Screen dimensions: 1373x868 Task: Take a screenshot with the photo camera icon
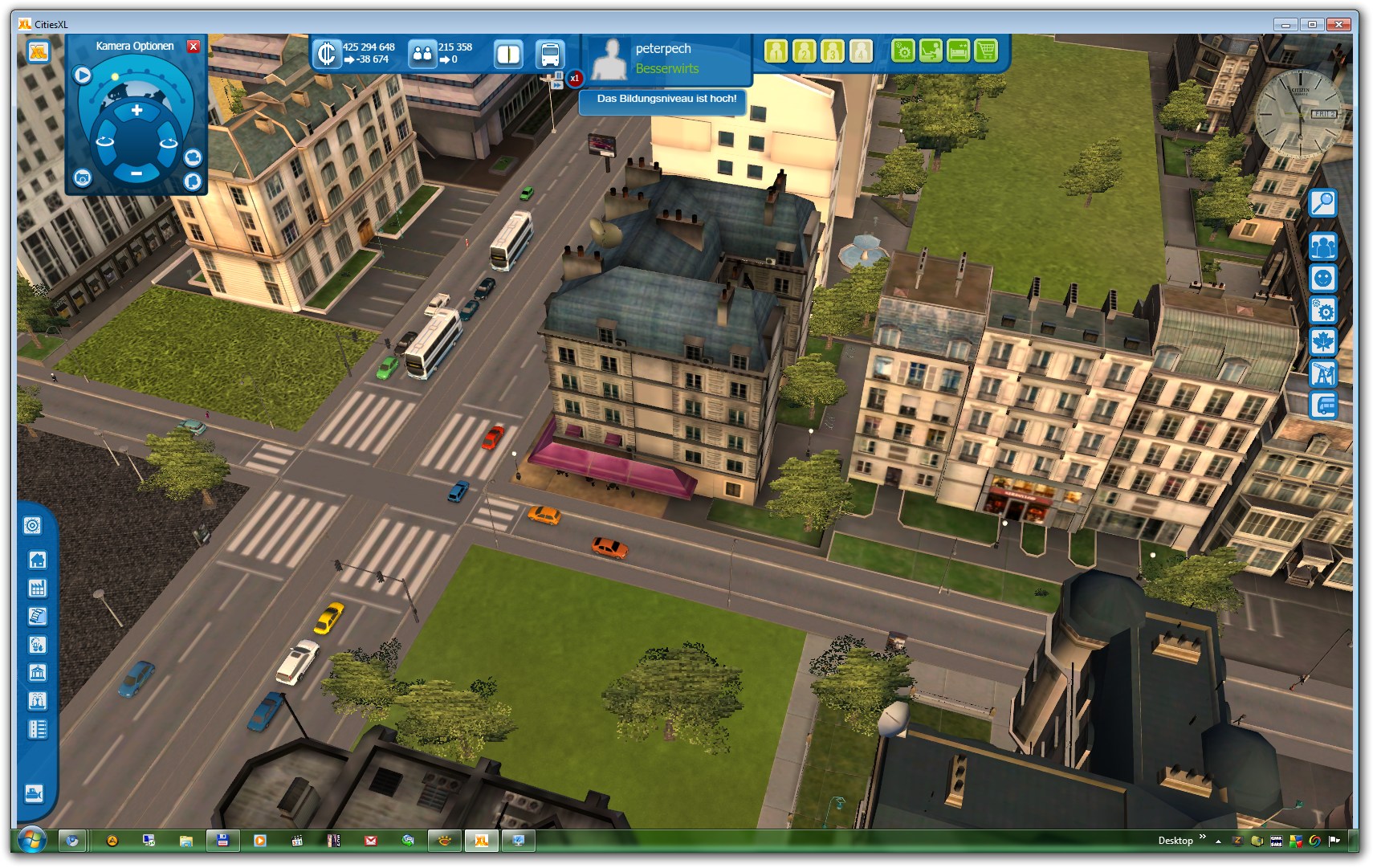(82, 178)
